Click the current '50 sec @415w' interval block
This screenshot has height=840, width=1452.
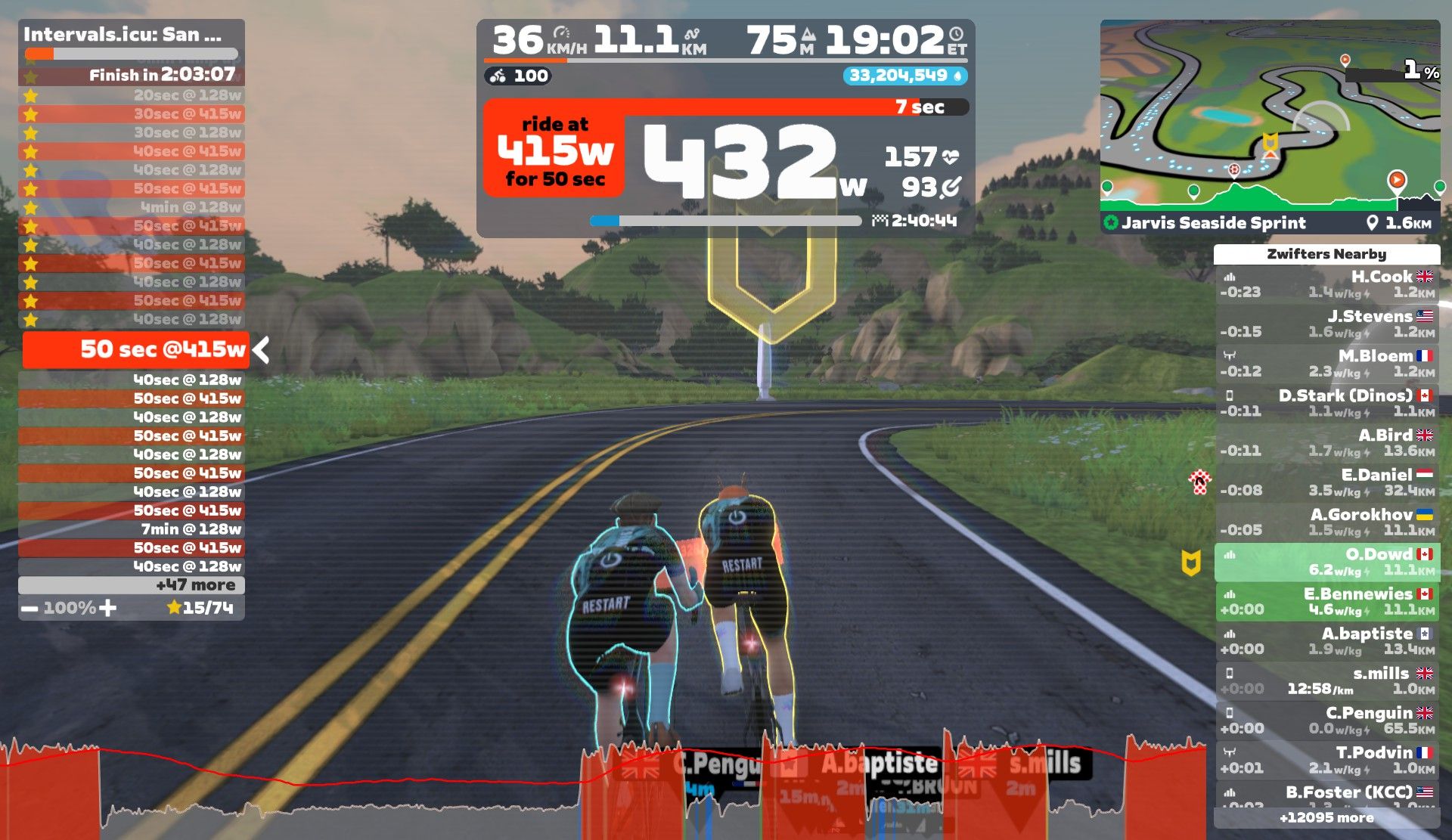136,349
